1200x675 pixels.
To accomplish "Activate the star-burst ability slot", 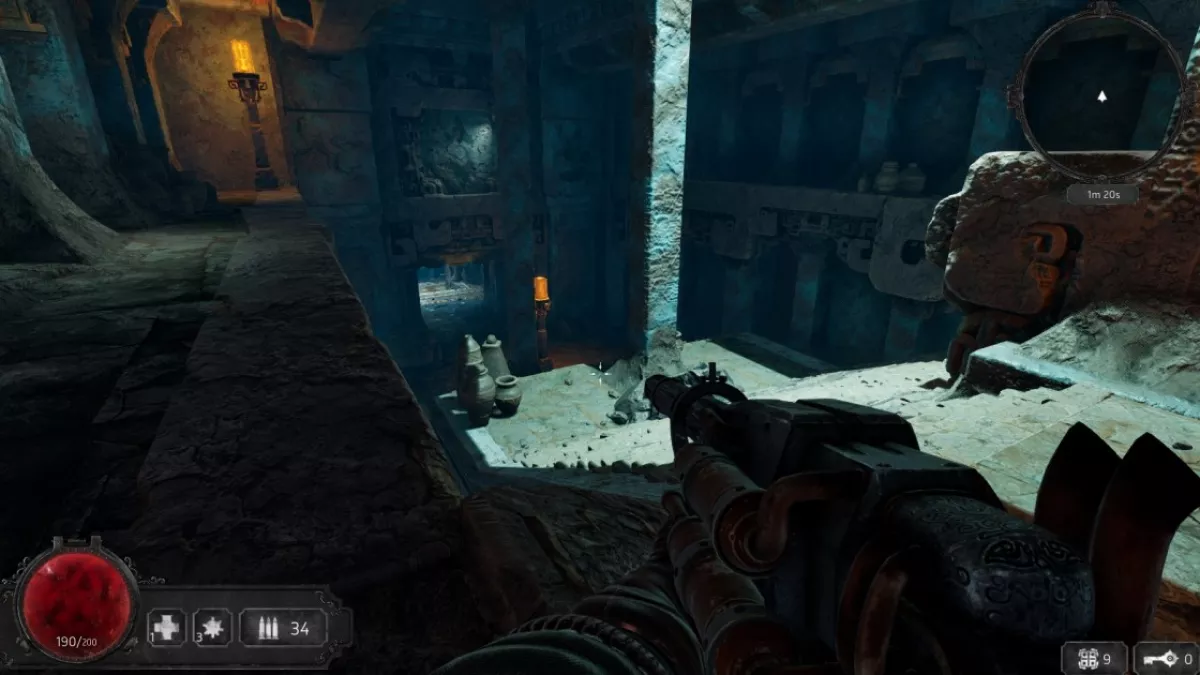I will click(x=212, y=628).
